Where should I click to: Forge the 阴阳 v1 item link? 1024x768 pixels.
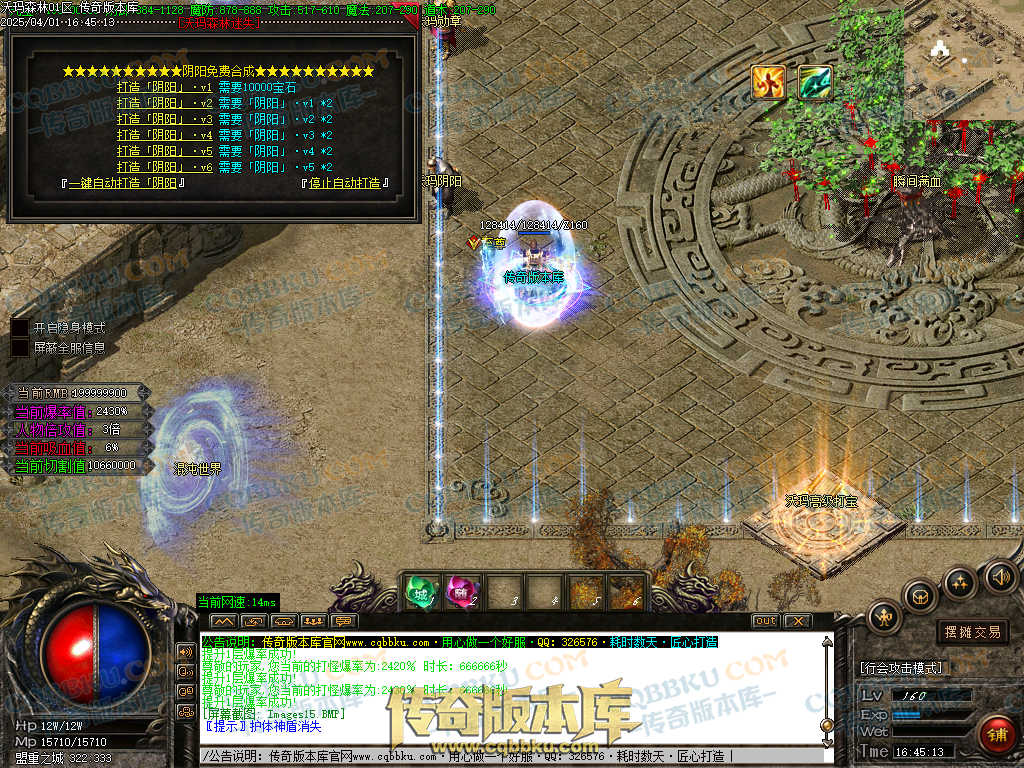click(164, 87)
